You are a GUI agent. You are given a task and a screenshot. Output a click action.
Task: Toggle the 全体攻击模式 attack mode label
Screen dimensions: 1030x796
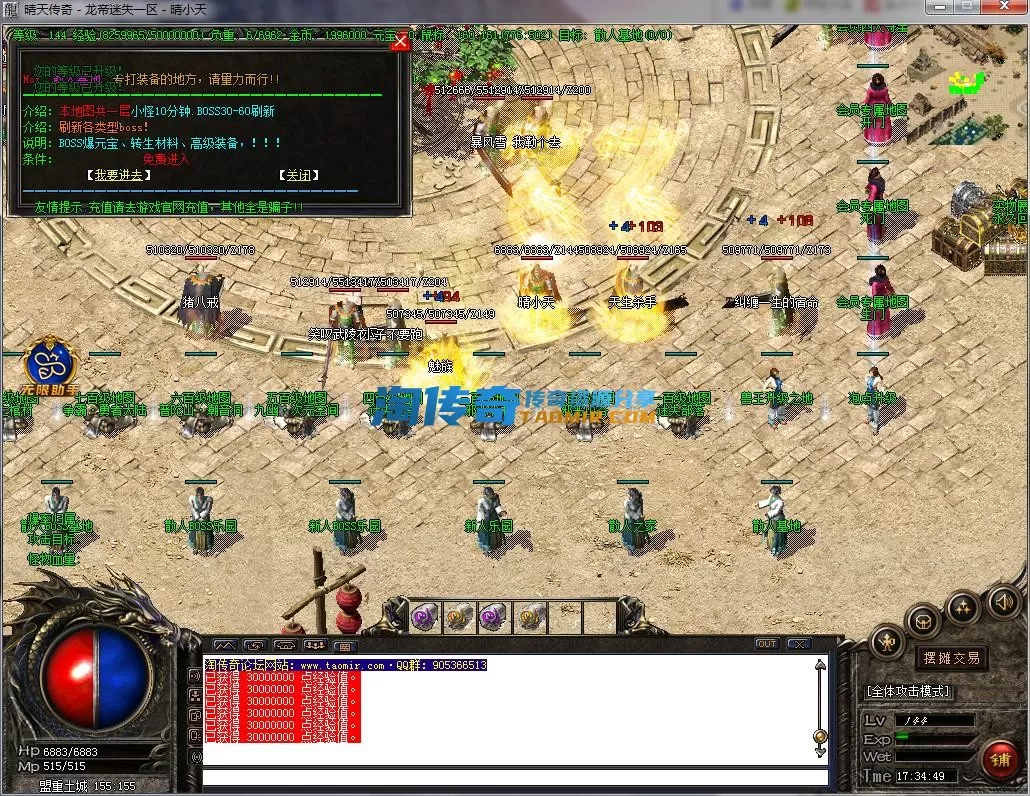[908, 691]
